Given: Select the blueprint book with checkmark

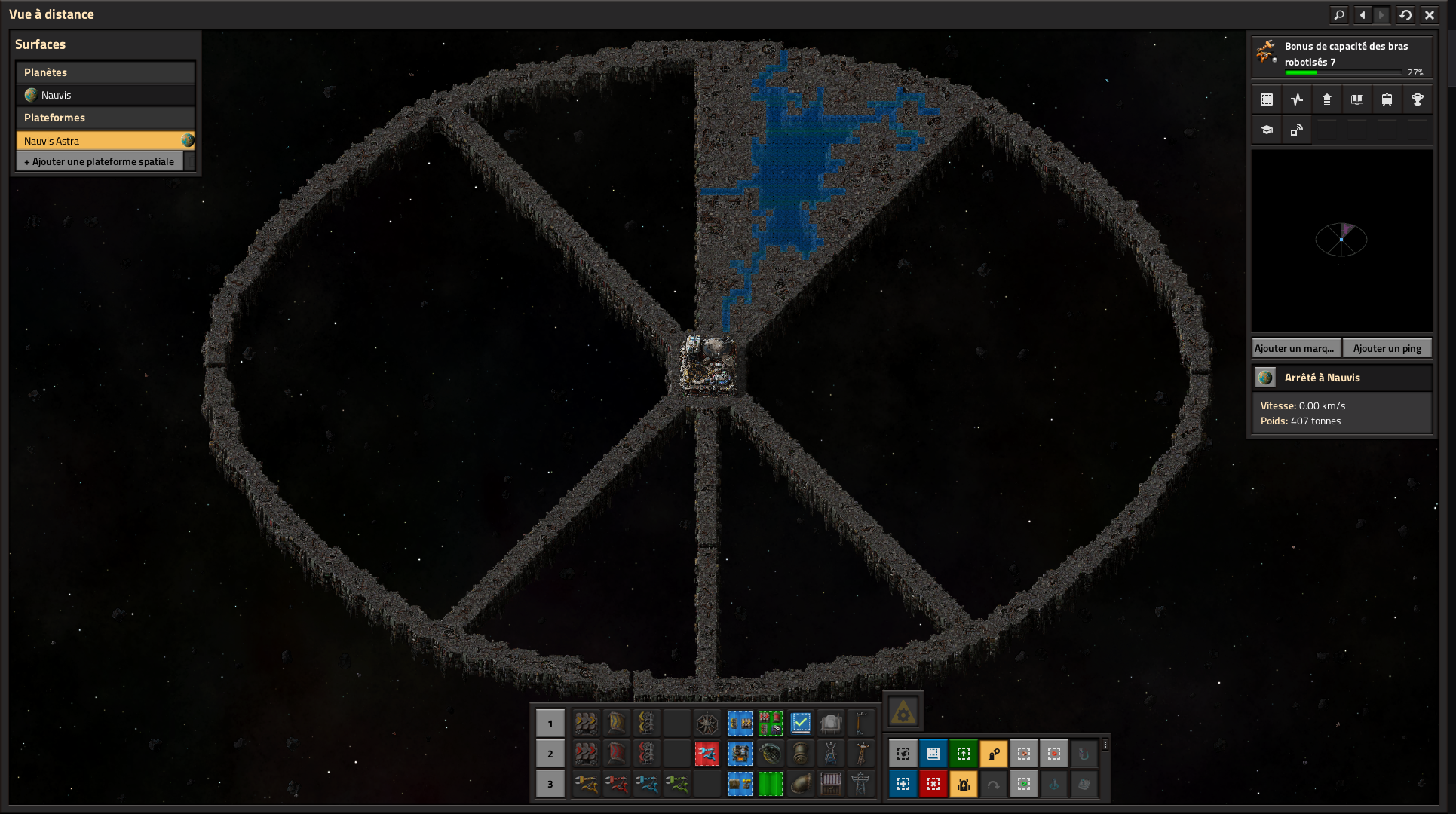Looking at the screenshot, I should (x=800, y=724).
